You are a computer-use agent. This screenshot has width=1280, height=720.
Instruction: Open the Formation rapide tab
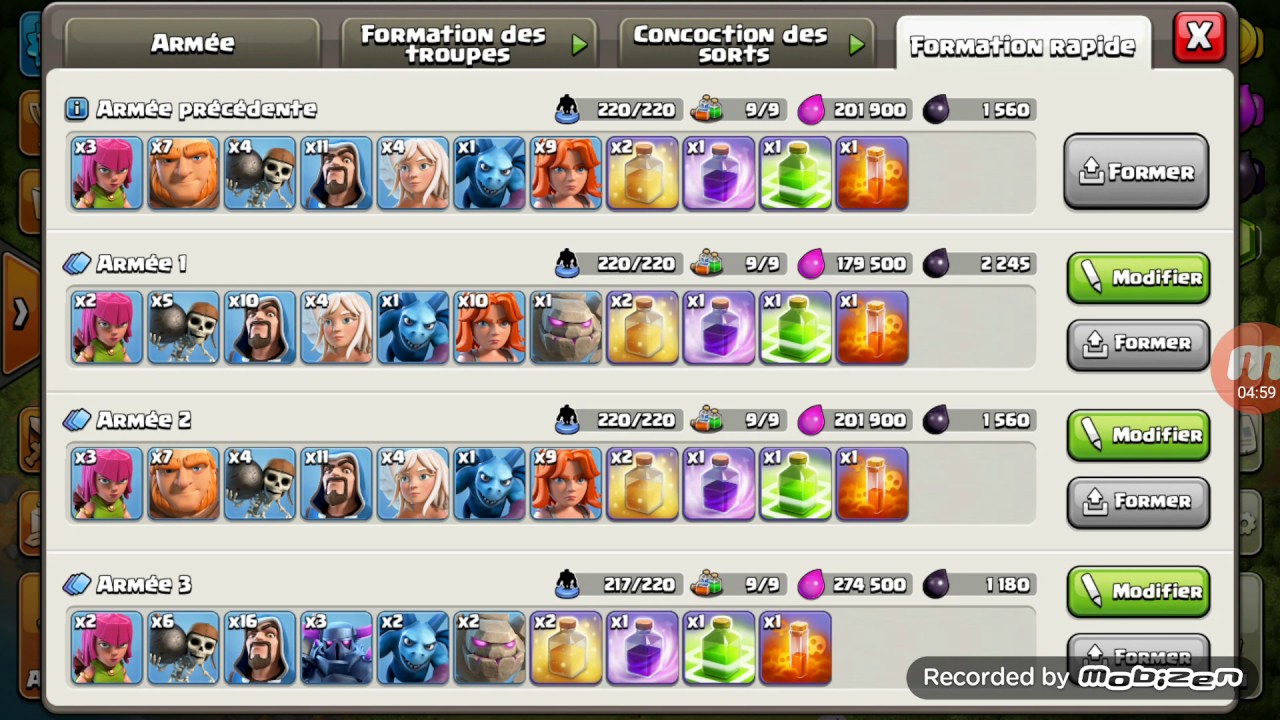pos(1022,45)
